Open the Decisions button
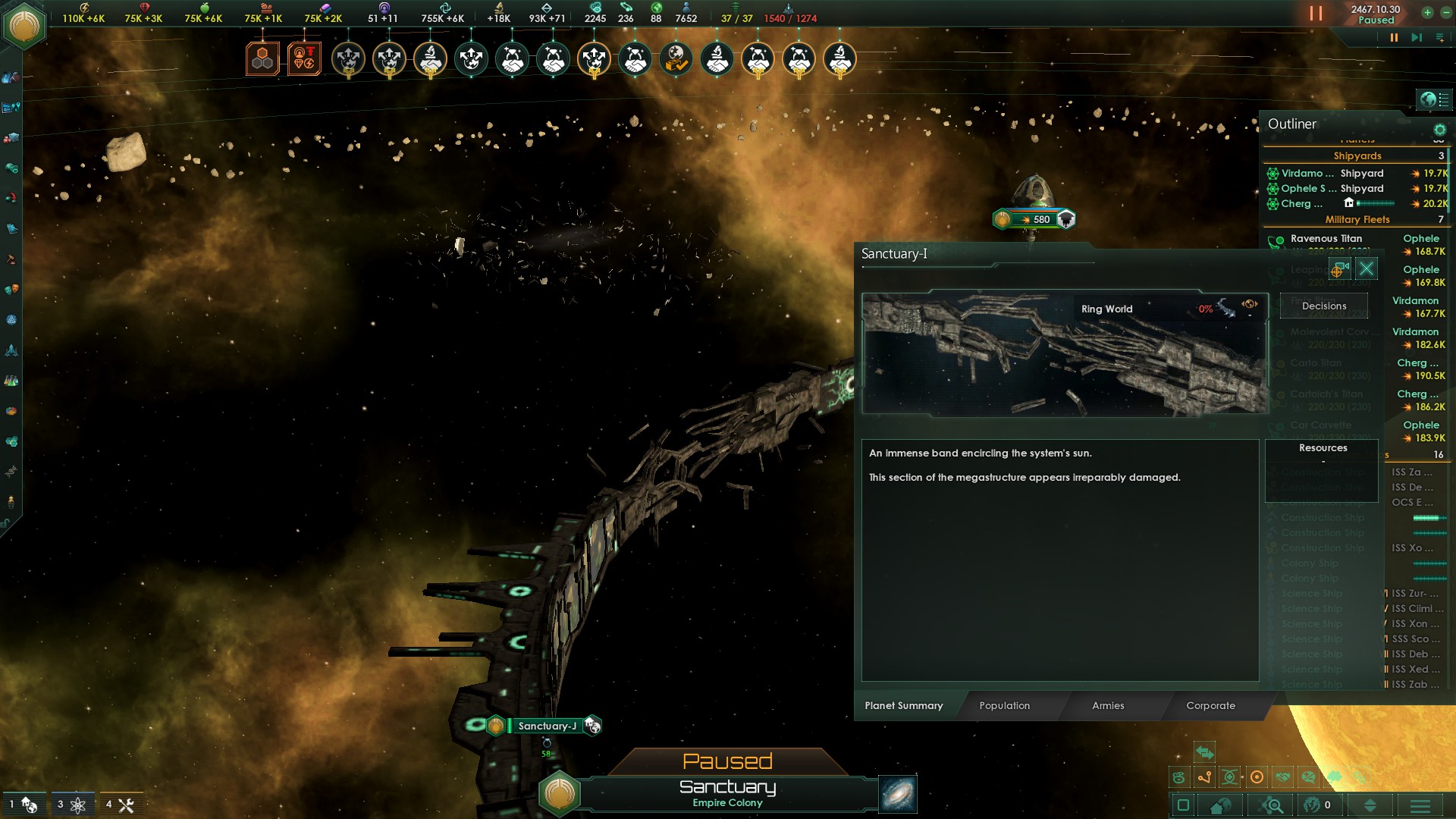Image resolution: width=1456 pixels, height=819 pixels. [1324, 306]
